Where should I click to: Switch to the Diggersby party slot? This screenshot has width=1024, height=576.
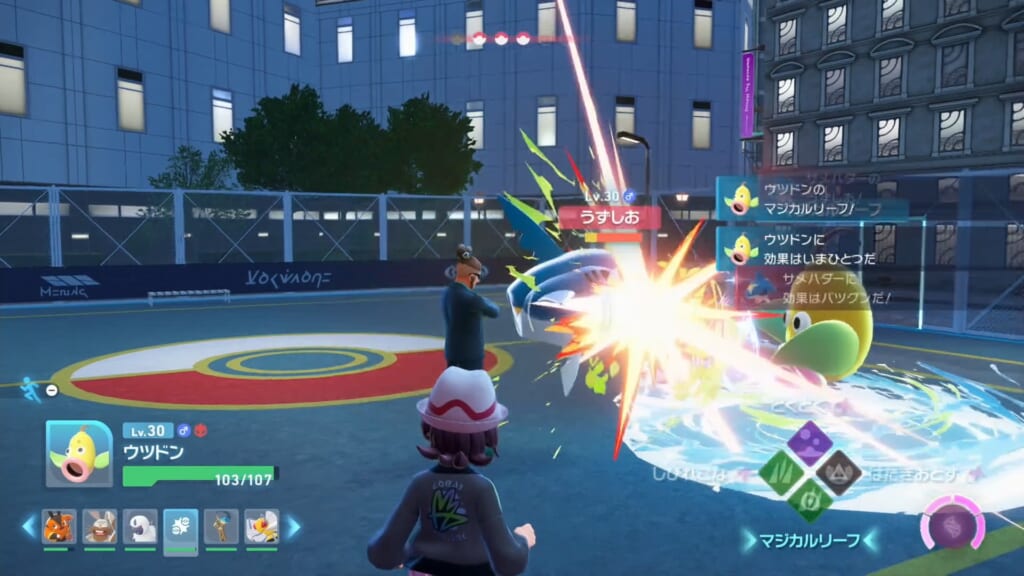coord(99,526)
